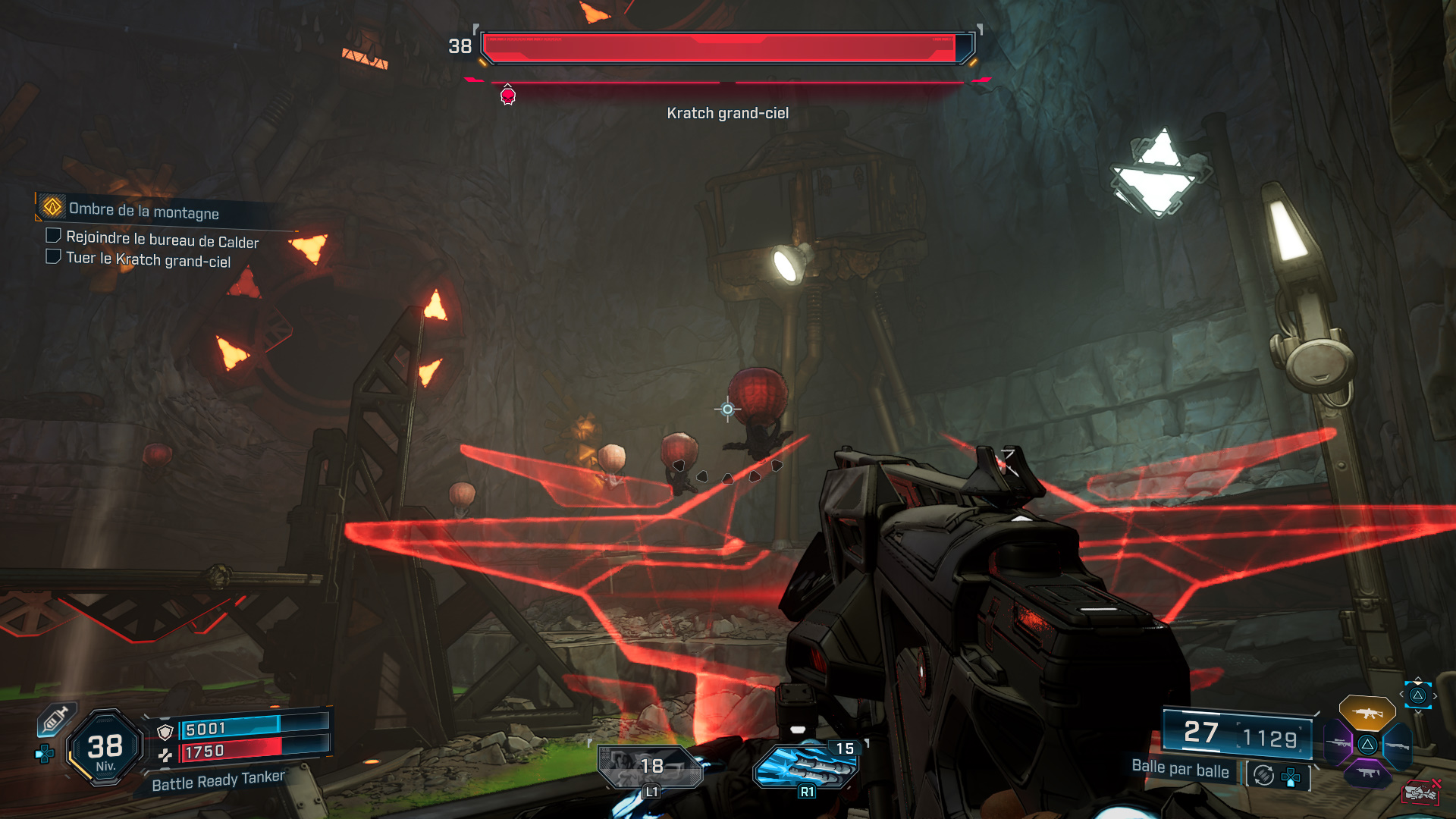
Task: Click the red skull boss marker
Action: [508, 96]
